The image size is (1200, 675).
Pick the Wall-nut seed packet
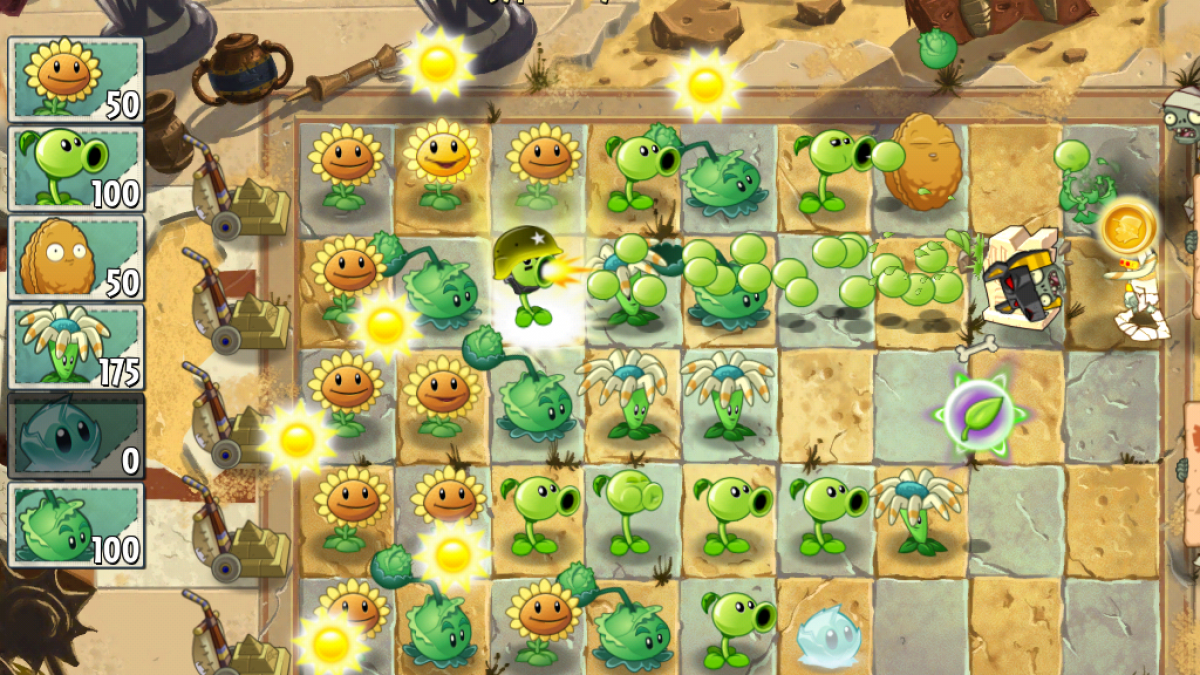pos(76,257)
